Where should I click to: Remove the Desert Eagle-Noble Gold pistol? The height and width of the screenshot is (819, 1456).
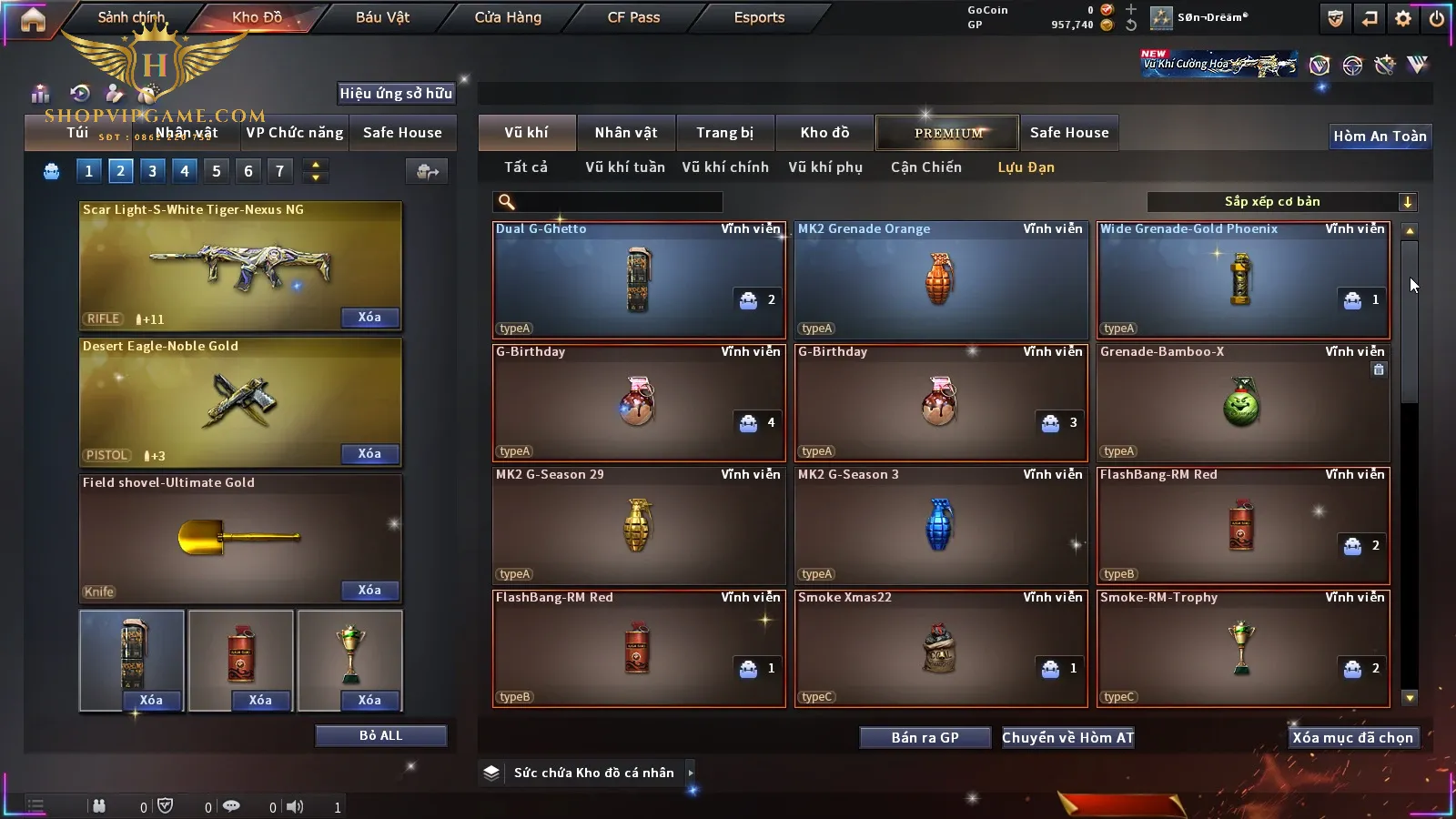coord(369,453)
